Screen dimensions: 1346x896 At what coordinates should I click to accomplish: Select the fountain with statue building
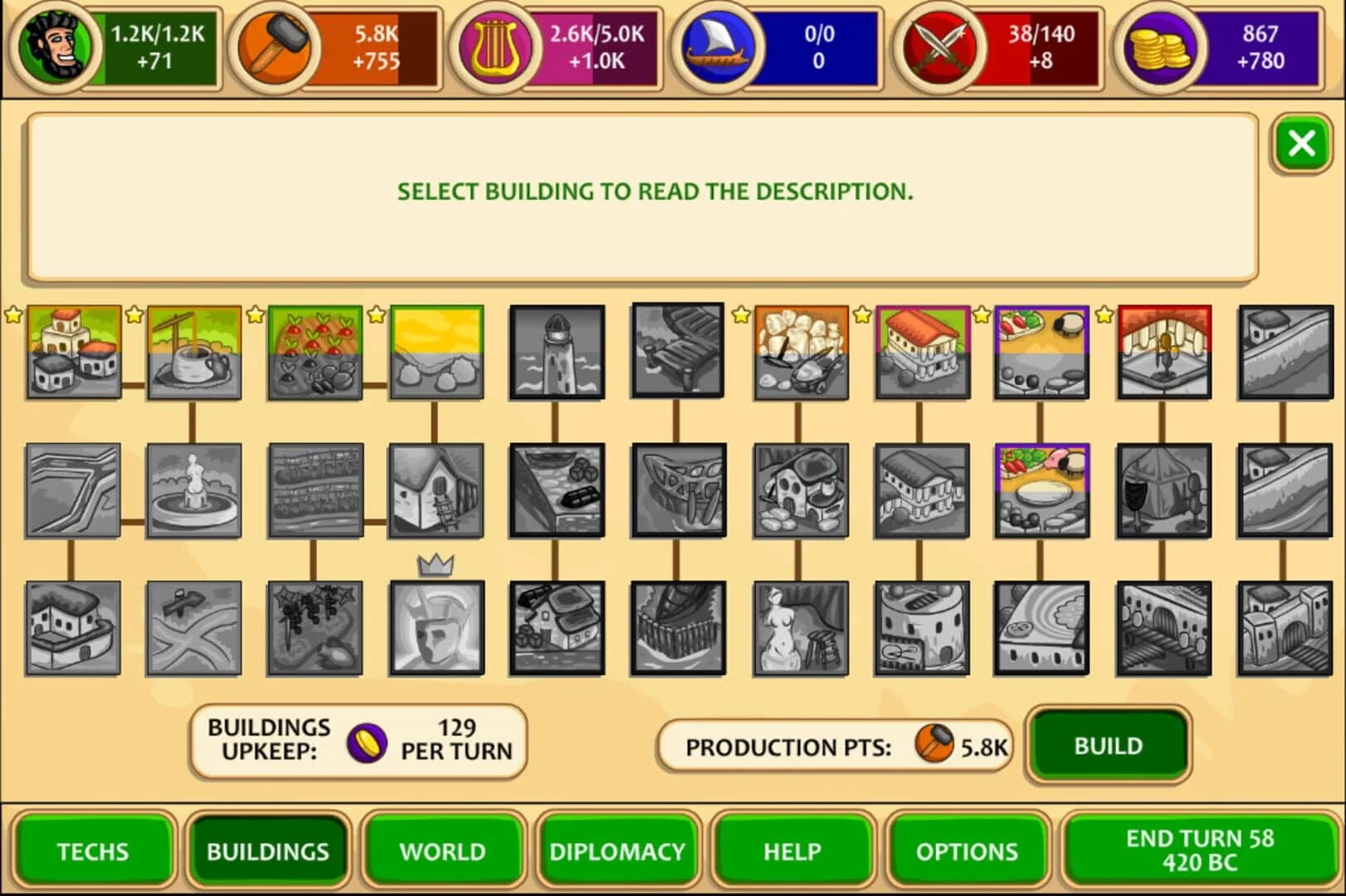(x=193, y=489)
